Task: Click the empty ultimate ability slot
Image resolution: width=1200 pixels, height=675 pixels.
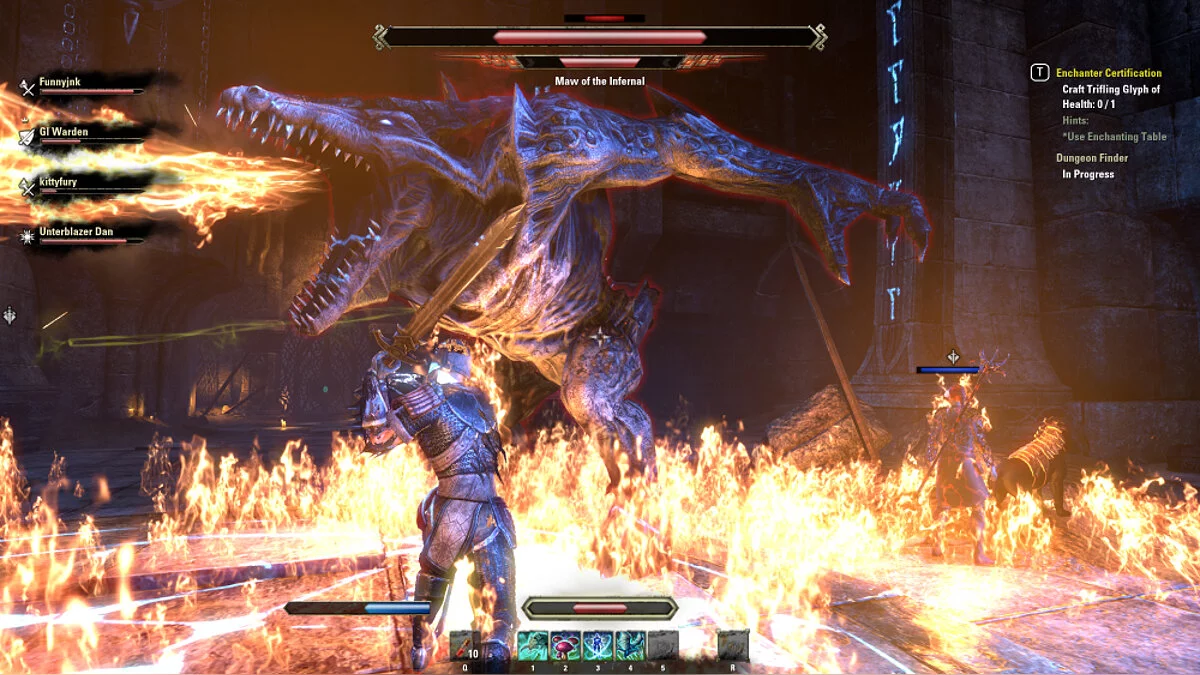Action: pyautogui.click(x=733, y=645)
